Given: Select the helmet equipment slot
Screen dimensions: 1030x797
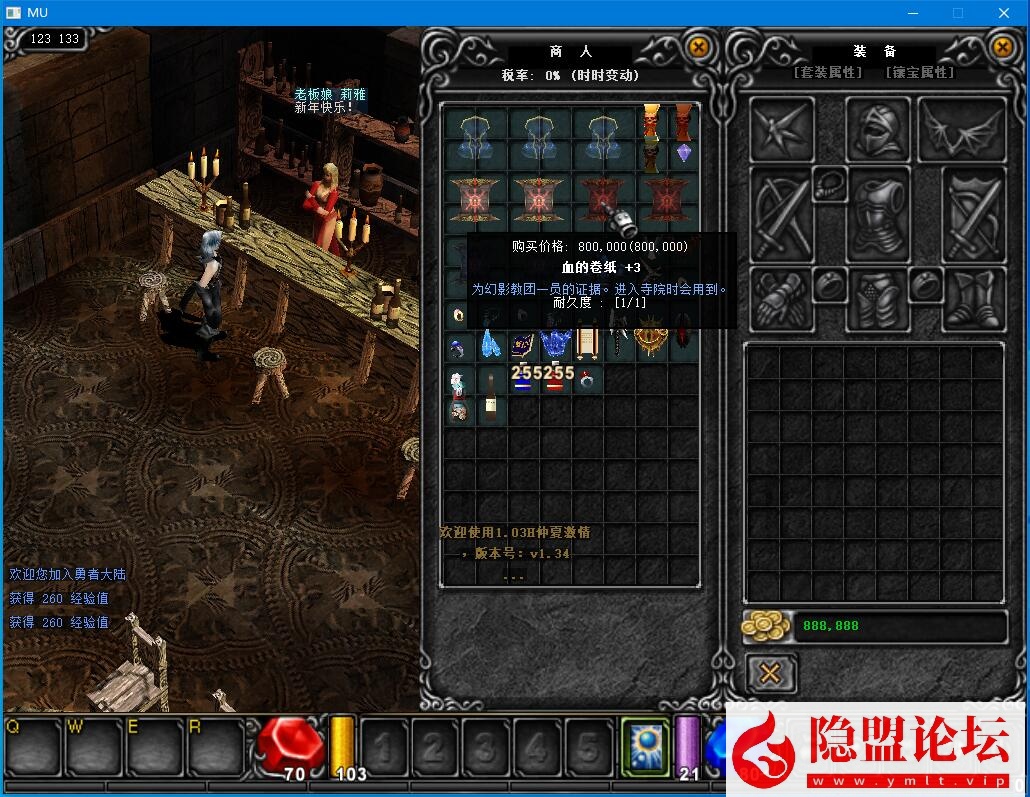Looking at the screenshot, I should [x=877, y=130].
